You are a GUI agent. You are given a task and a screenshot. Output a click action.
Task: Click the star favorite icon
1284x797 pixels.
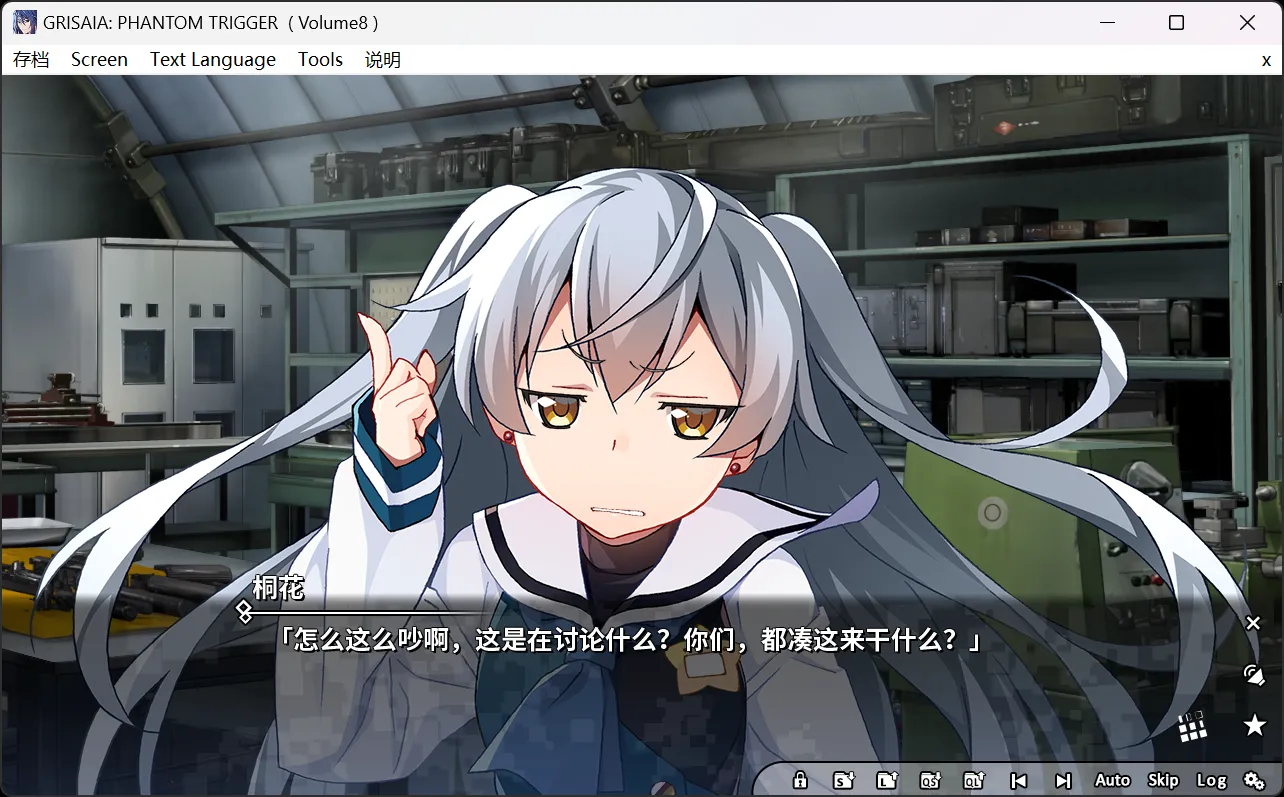point(1253,727)
